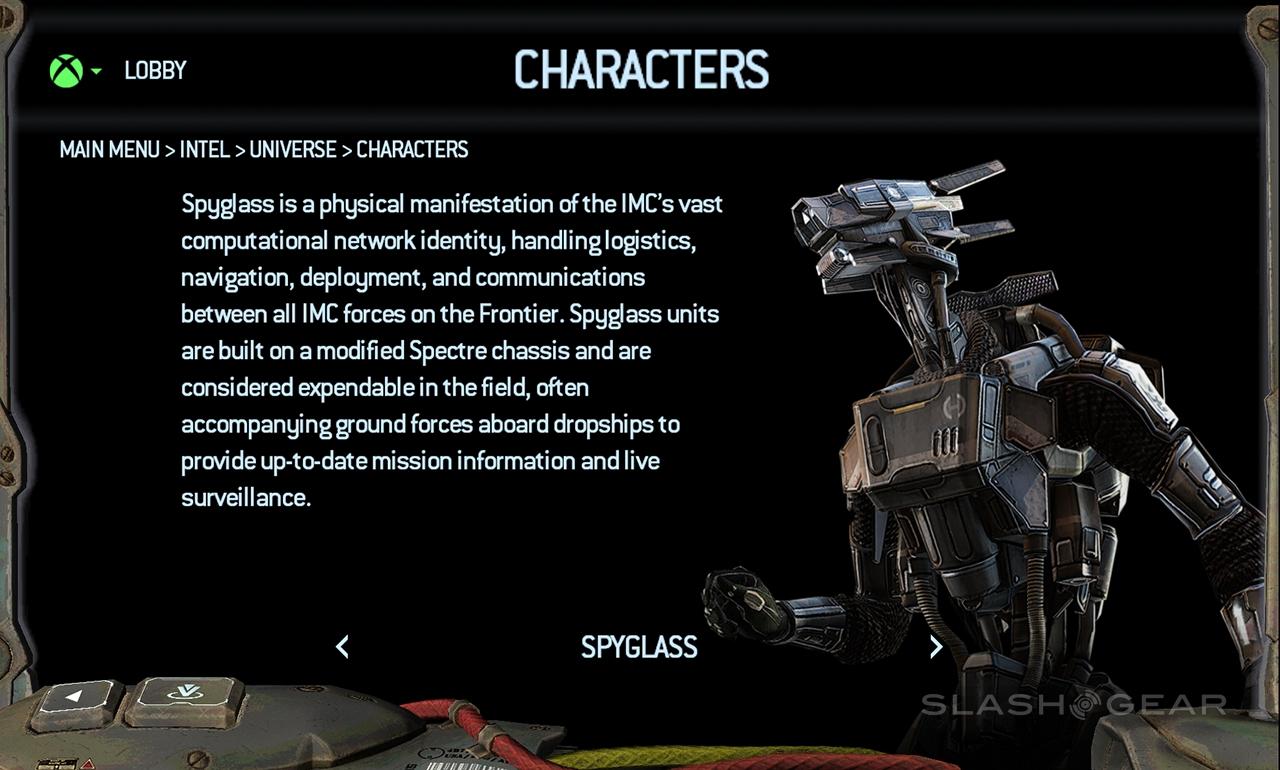Open the Xbox logo dropdown
The image size is (1280, 770).
[x=74, y=71]
